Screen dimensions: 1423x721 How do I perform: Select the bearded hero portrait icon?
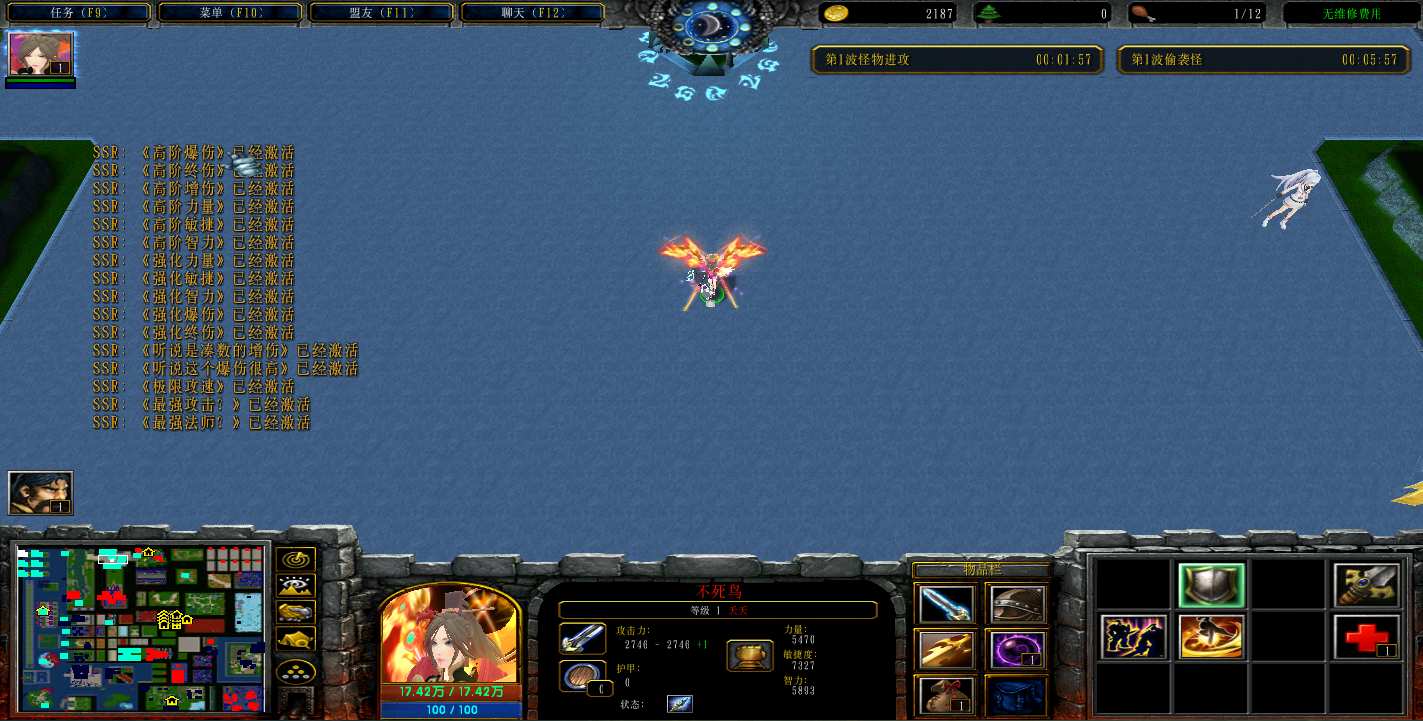[x=41, y=493]
